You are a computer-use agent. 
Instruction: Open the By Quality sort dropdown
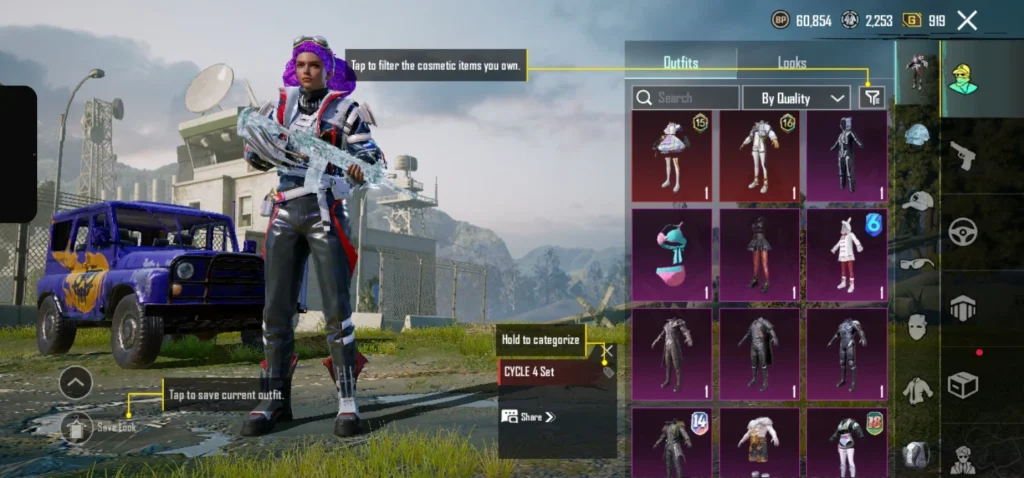(796, 98)
